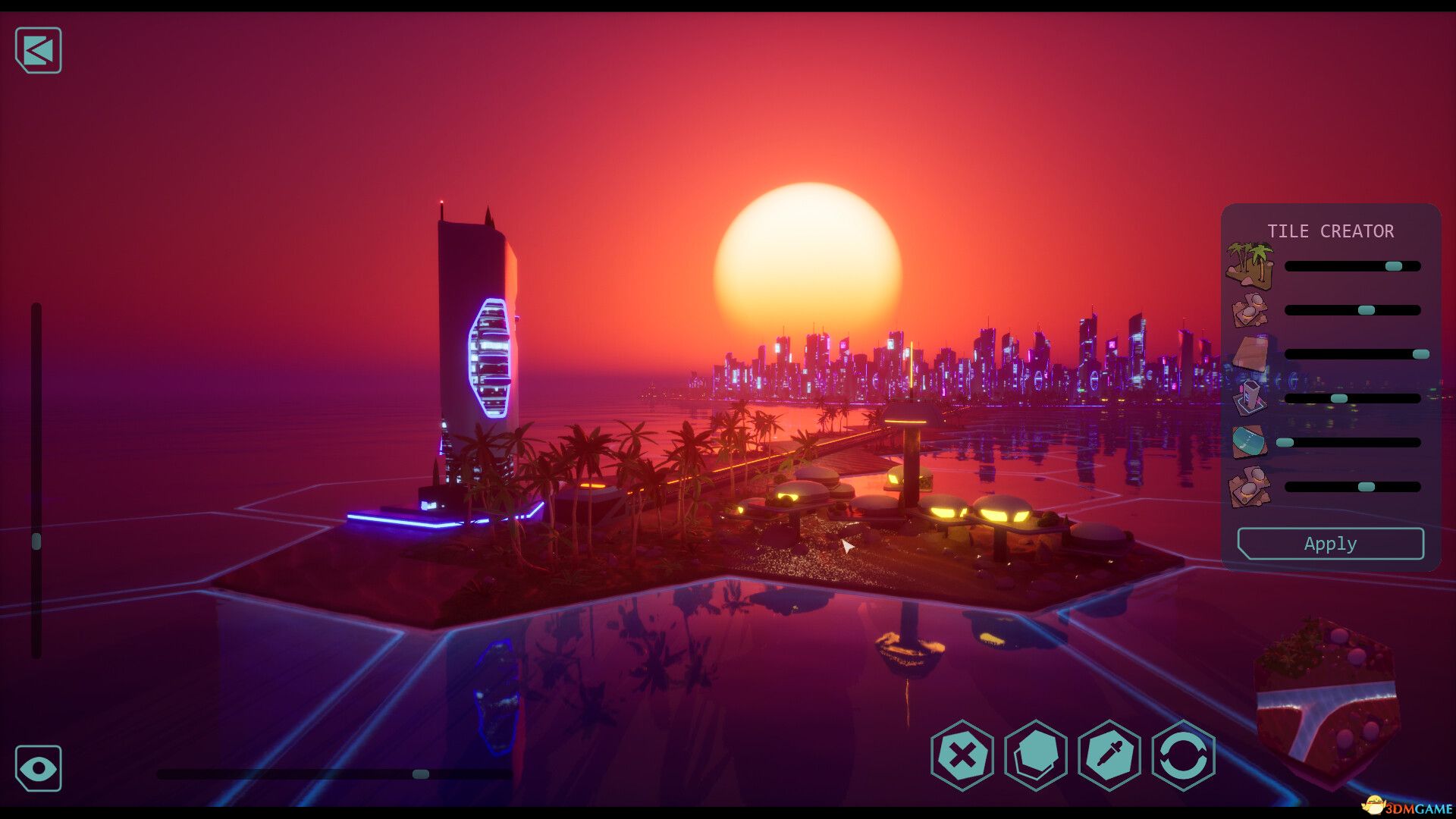Apply the Tile Creator settings
1456x819 pixels.
[1330, 544]
